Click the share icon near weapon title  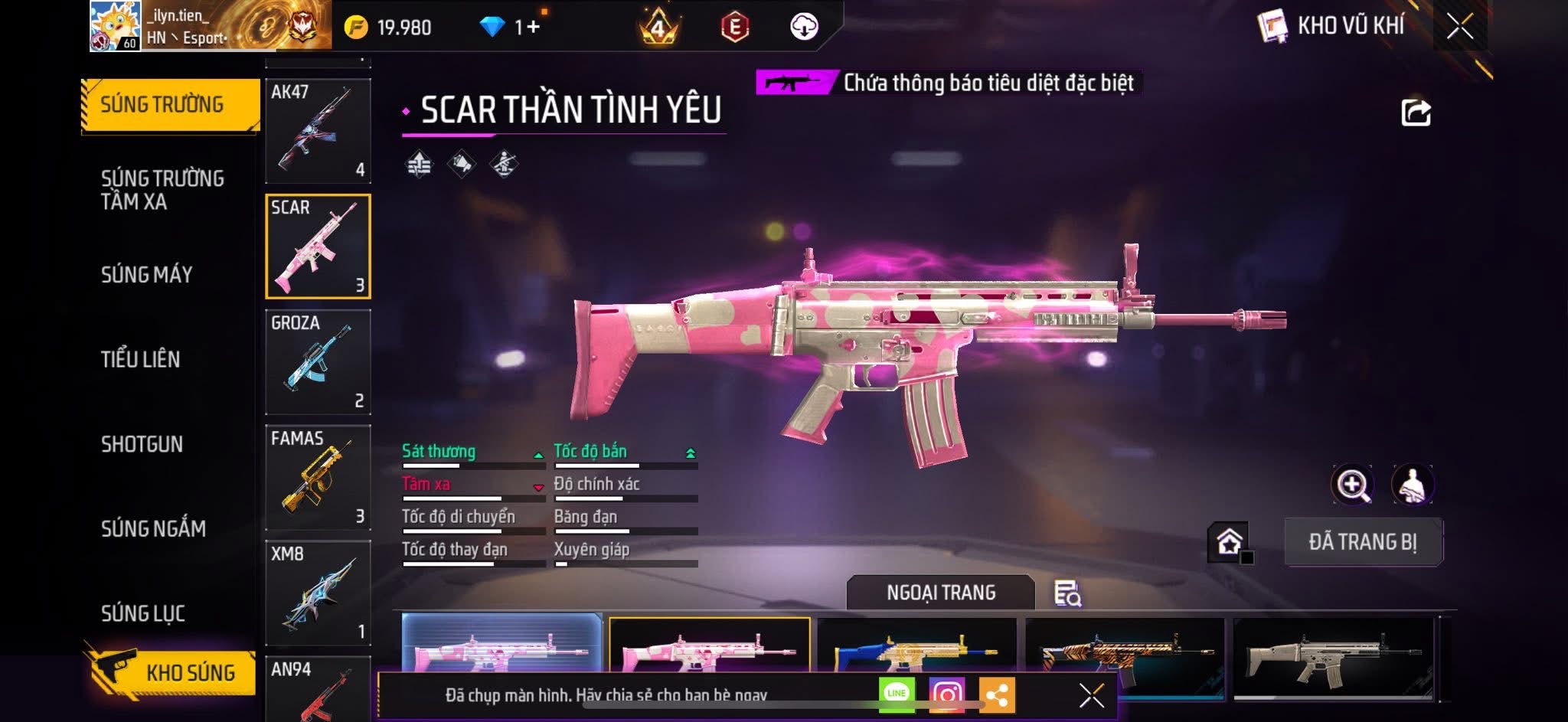1416,113
